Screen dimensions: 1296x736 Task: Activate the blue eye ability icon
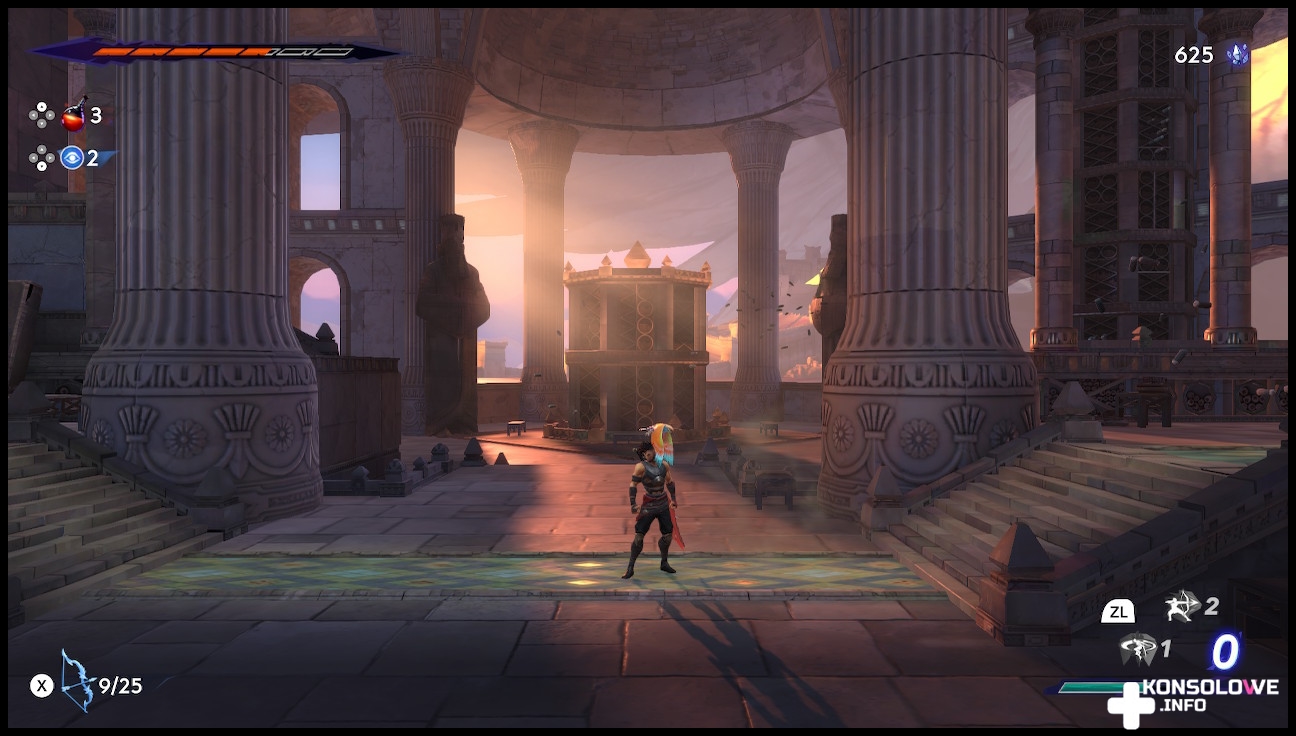click(71, 157)
